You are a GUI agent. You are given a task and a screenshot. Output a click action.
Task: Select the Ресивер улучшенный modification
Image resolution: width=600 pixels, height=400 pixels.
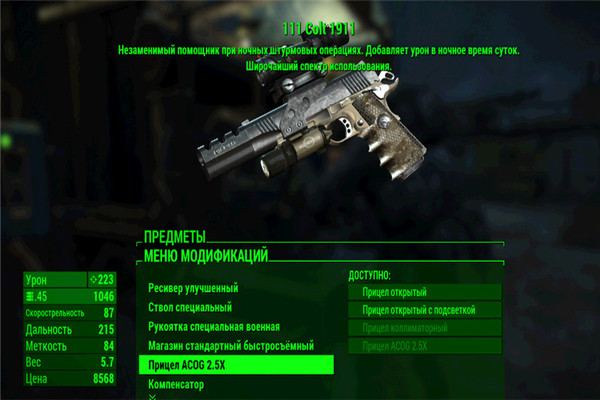[195, 289]
